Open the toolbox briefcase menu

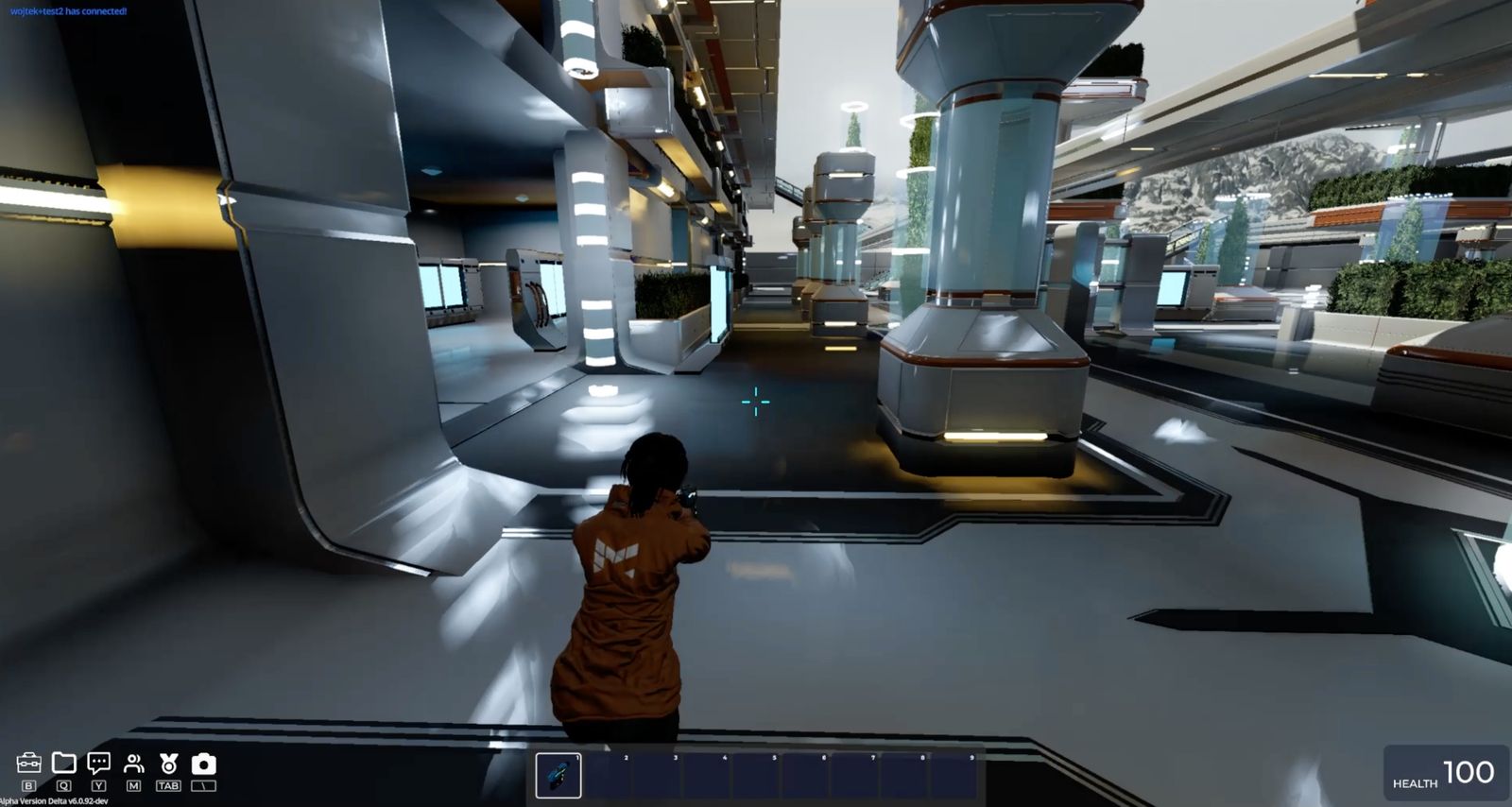pos(28,764)
